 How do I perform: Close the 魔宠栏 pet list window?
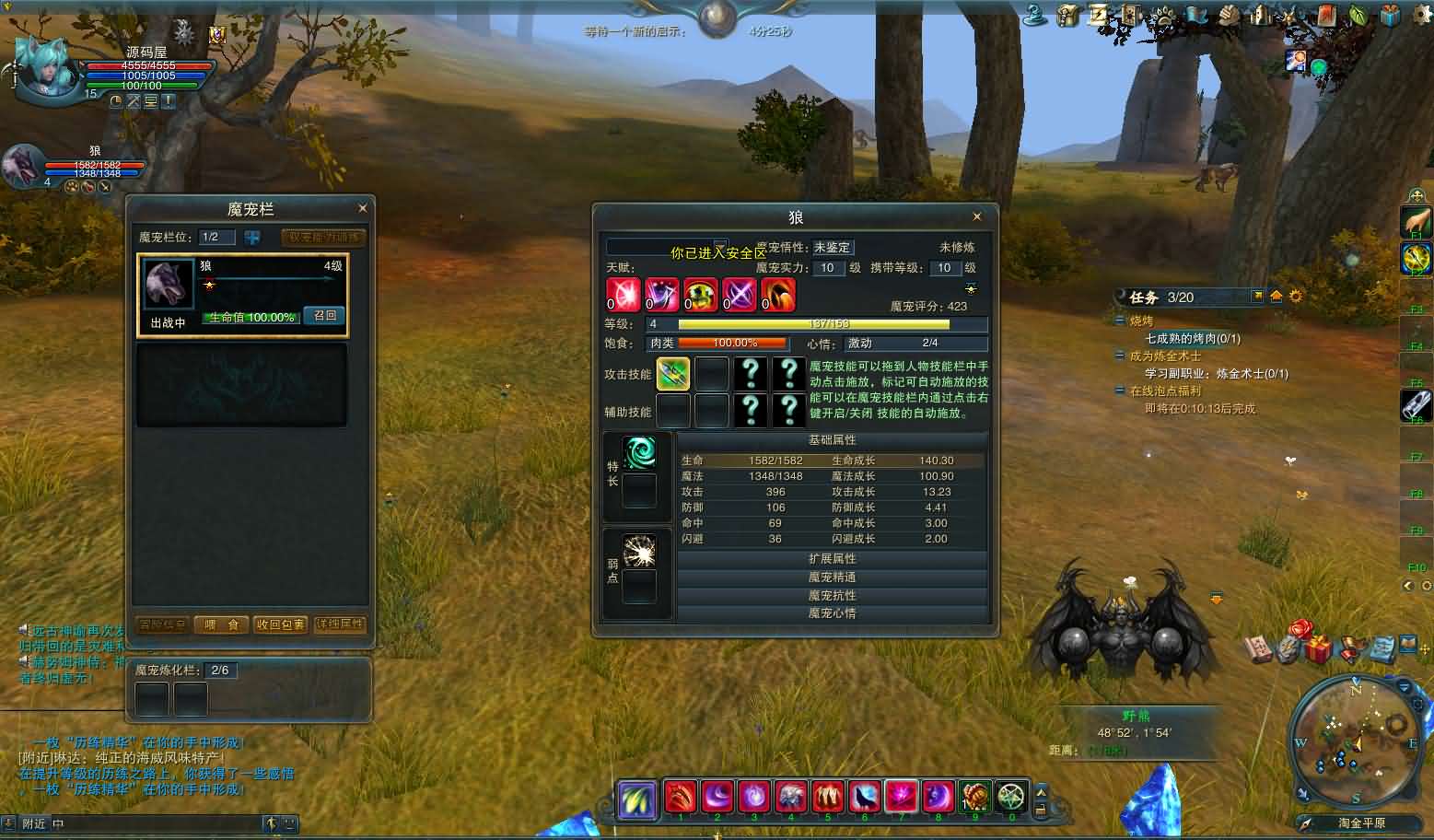coord(362,208)
